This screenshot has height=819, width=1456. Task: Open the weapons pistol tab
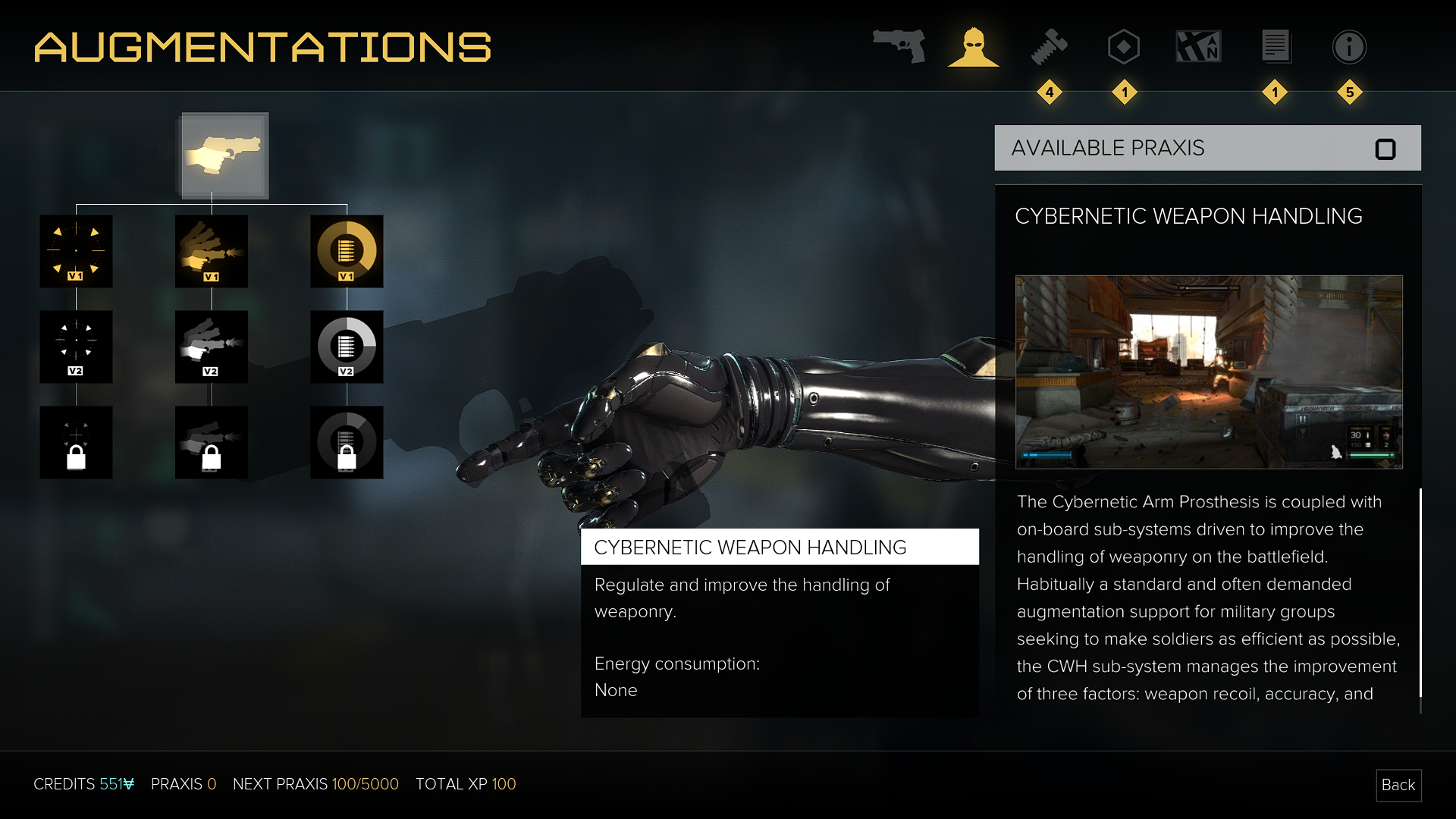899,46
